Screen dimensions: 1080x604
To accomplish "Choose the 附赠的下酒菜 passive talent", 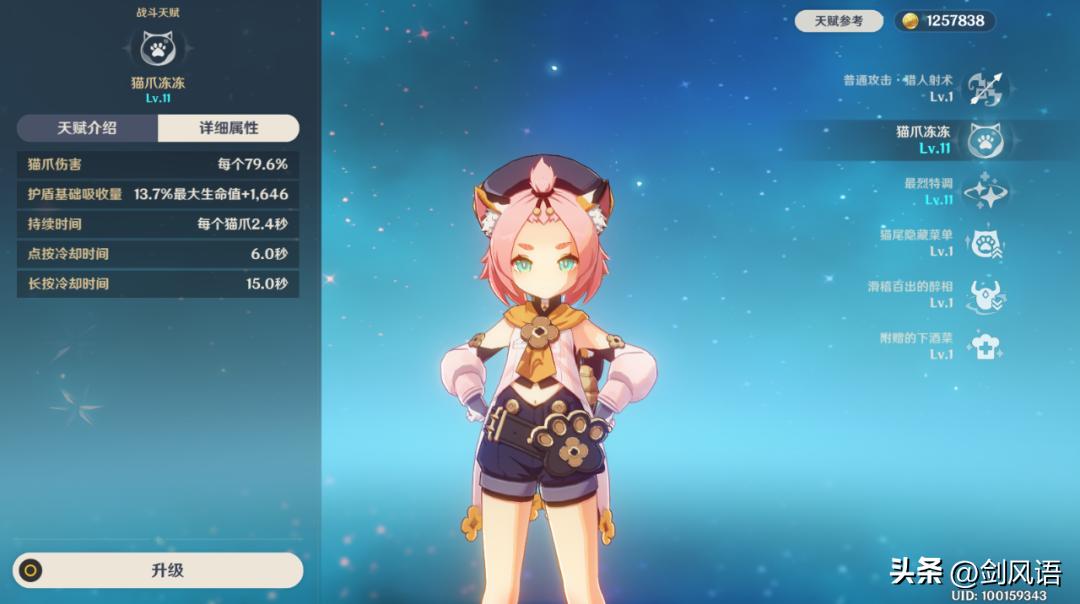I will coord(984,347).
